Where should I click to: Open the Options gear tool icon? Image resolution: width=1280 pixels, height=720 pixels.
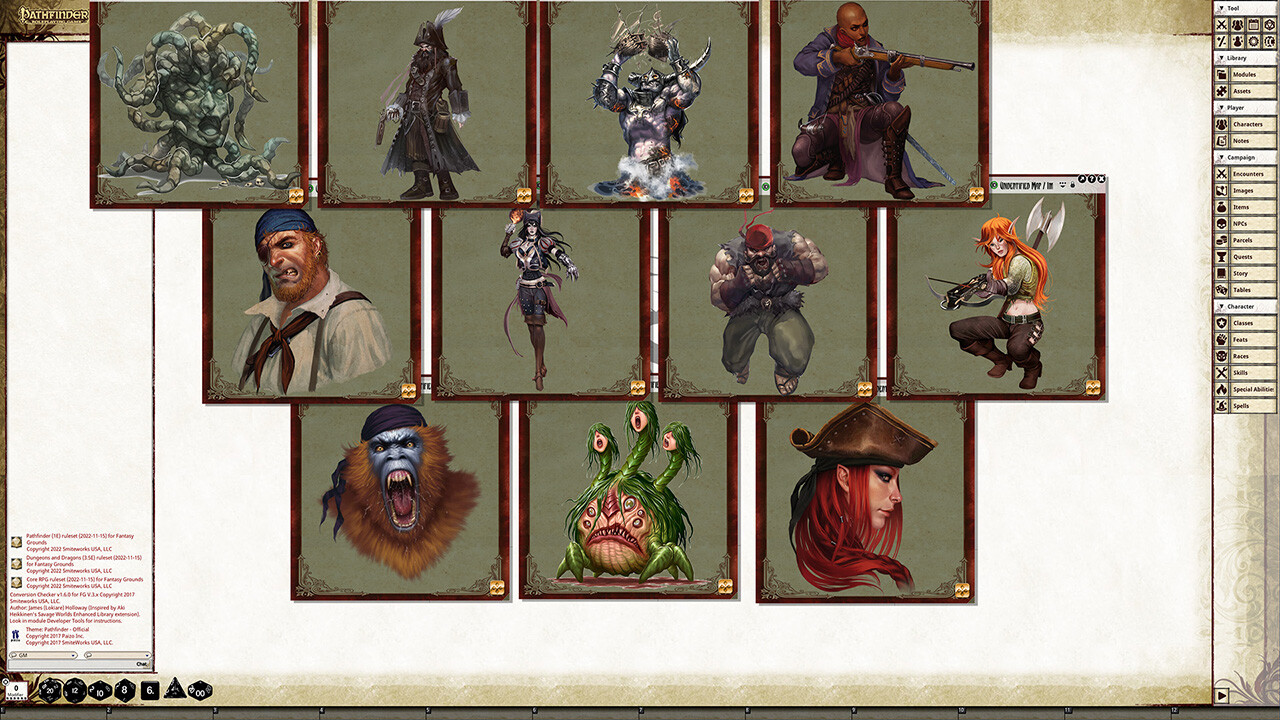point(1253,41)
